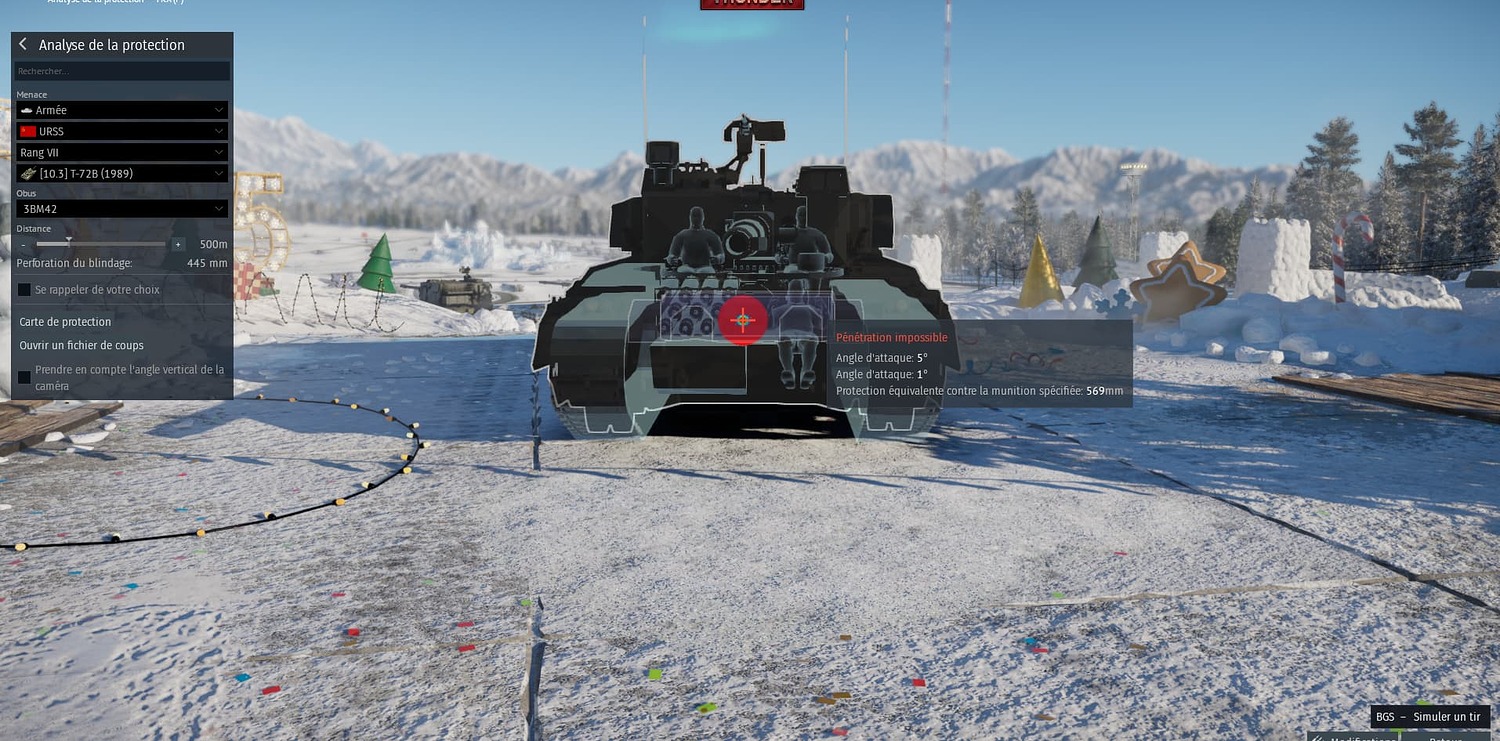Click the Rechercher search field
Screen dimensions: 1500x741
[x=122, y=70]
